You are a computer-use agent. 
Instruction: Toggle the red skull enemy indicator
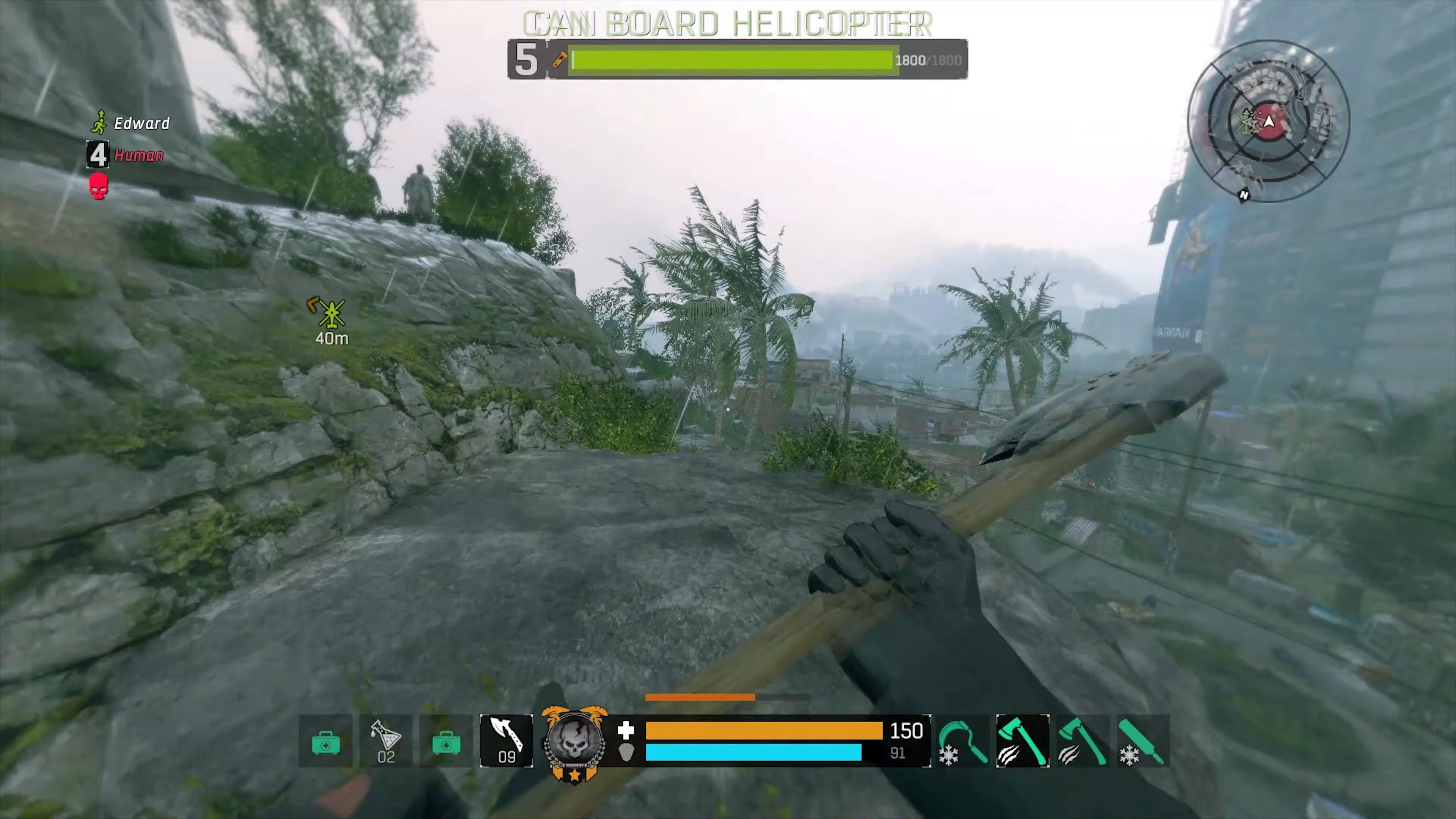98,187
